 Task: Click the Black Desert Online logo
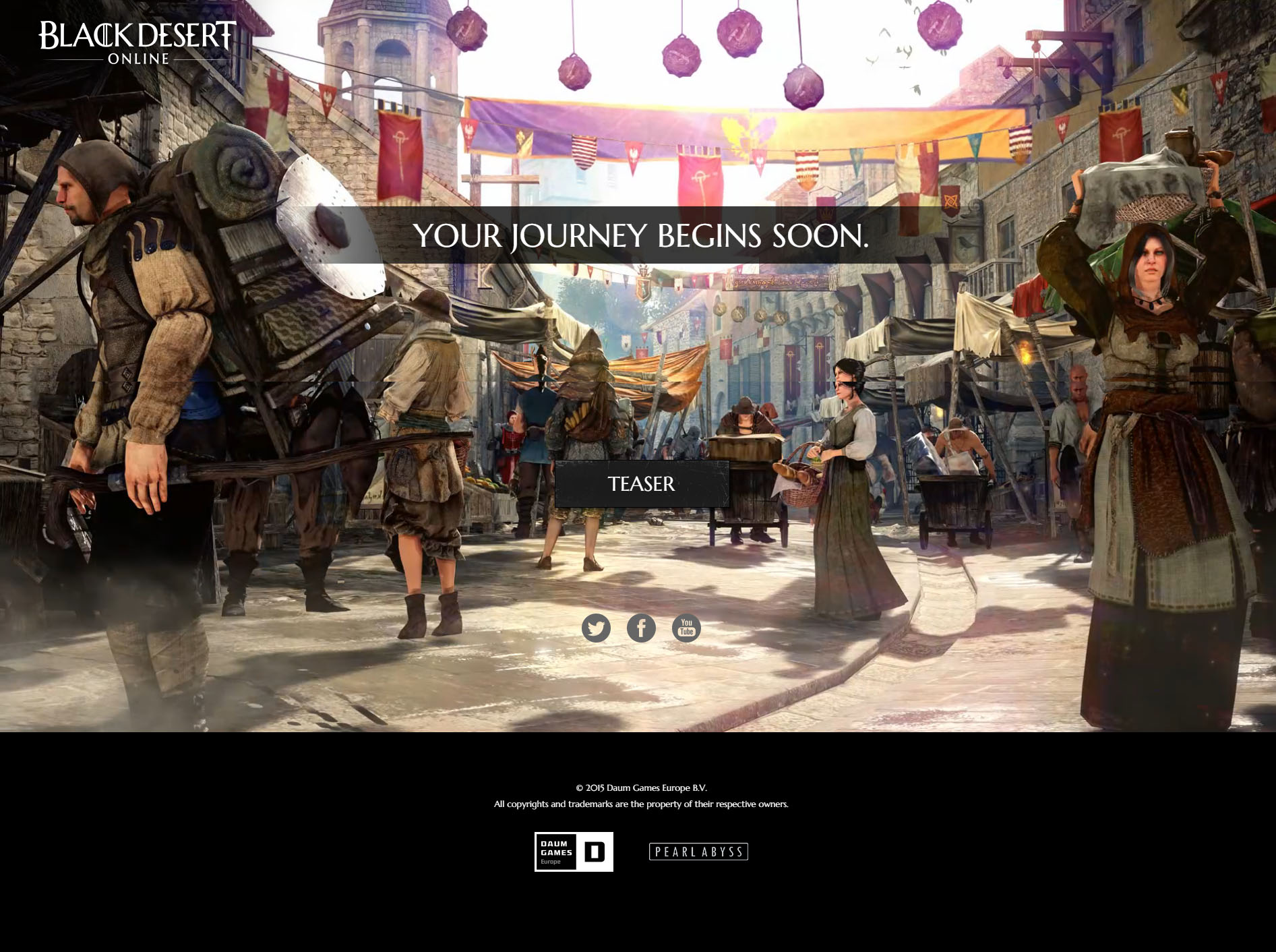click(x=138, y=42)
